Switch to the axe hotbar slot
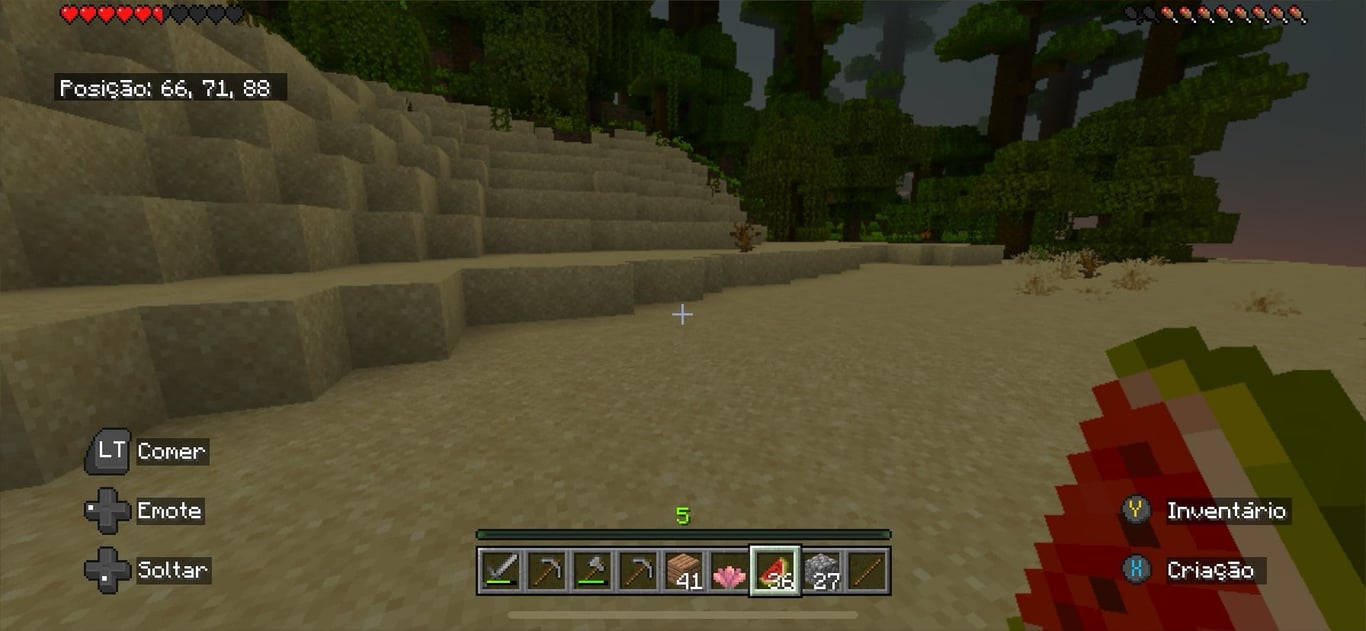 click(591, 571)
